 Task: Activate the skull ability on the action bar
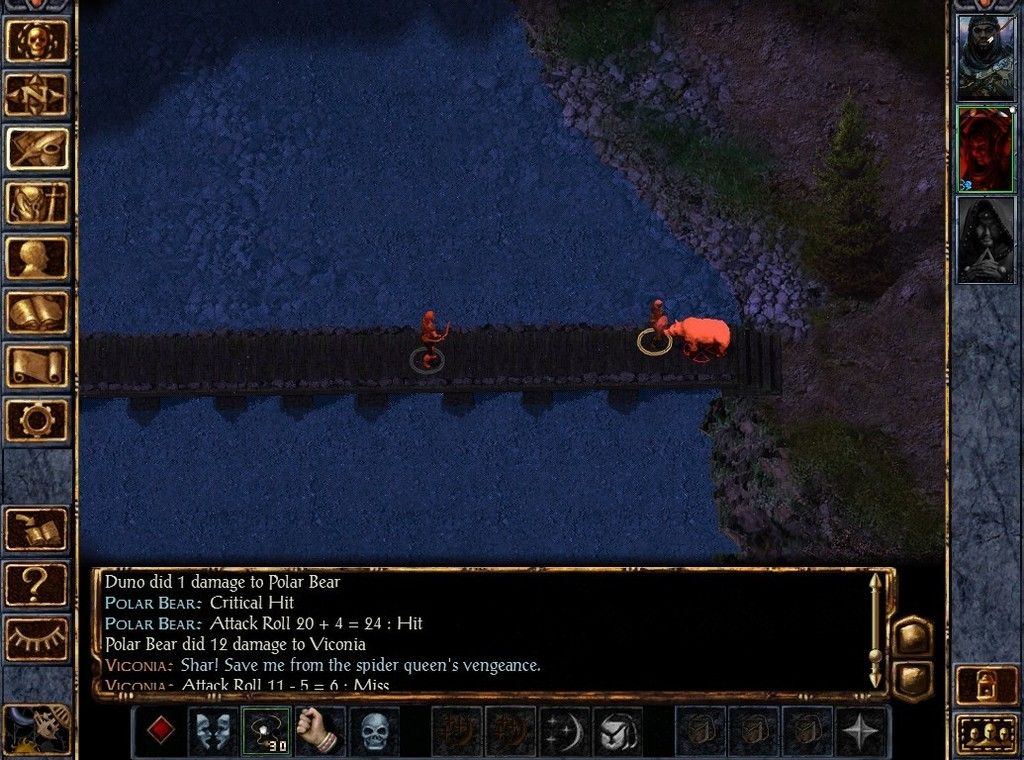point(374,732)
